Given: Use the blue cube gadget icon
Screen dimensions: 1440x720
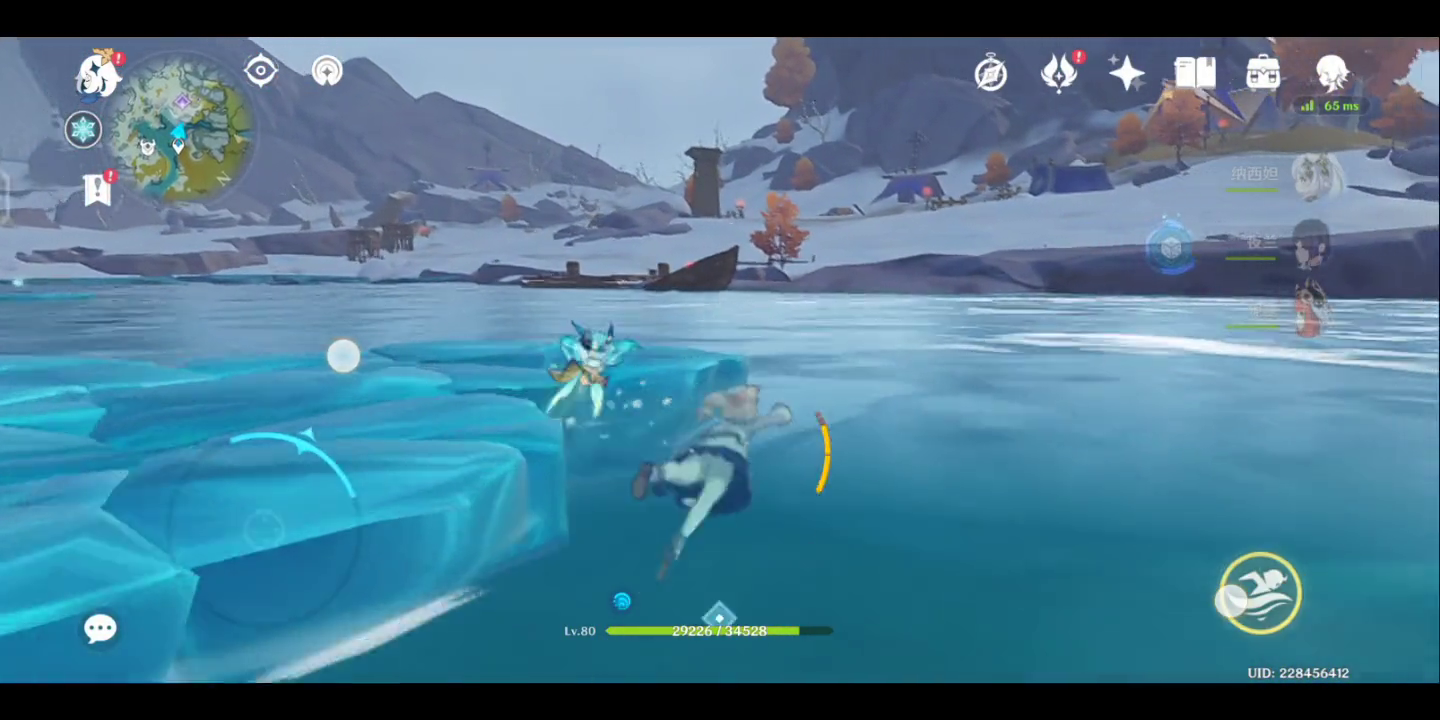Looking at the screenshot, I should pyautogui.click(x=1171, y=246).
